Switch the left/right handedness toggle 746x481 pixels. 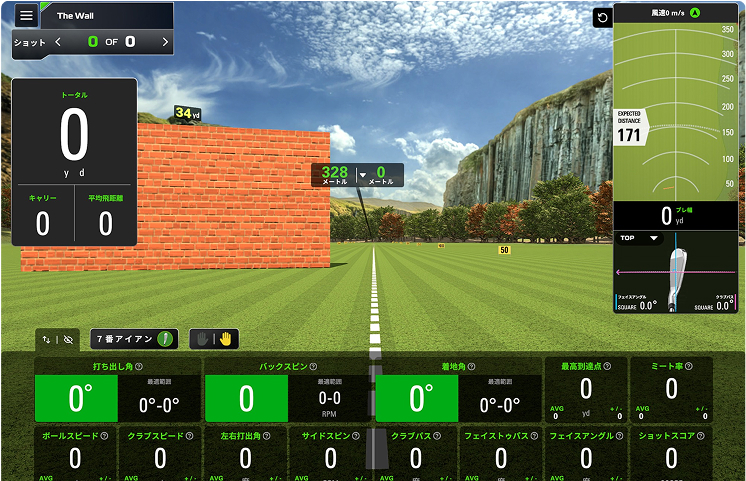click(x=215, y=339)
